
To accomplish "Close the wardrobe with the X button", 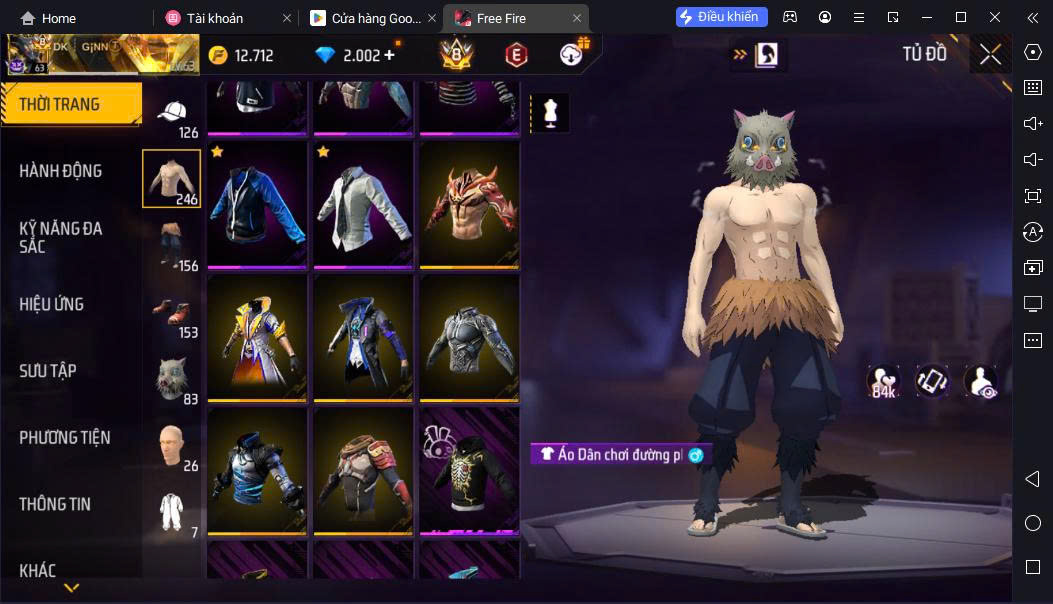I will (990, 54).
